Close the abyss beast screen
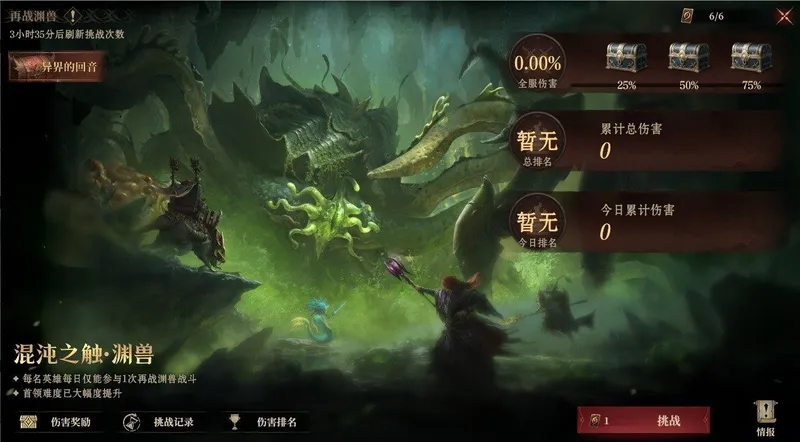 (784, 16)
